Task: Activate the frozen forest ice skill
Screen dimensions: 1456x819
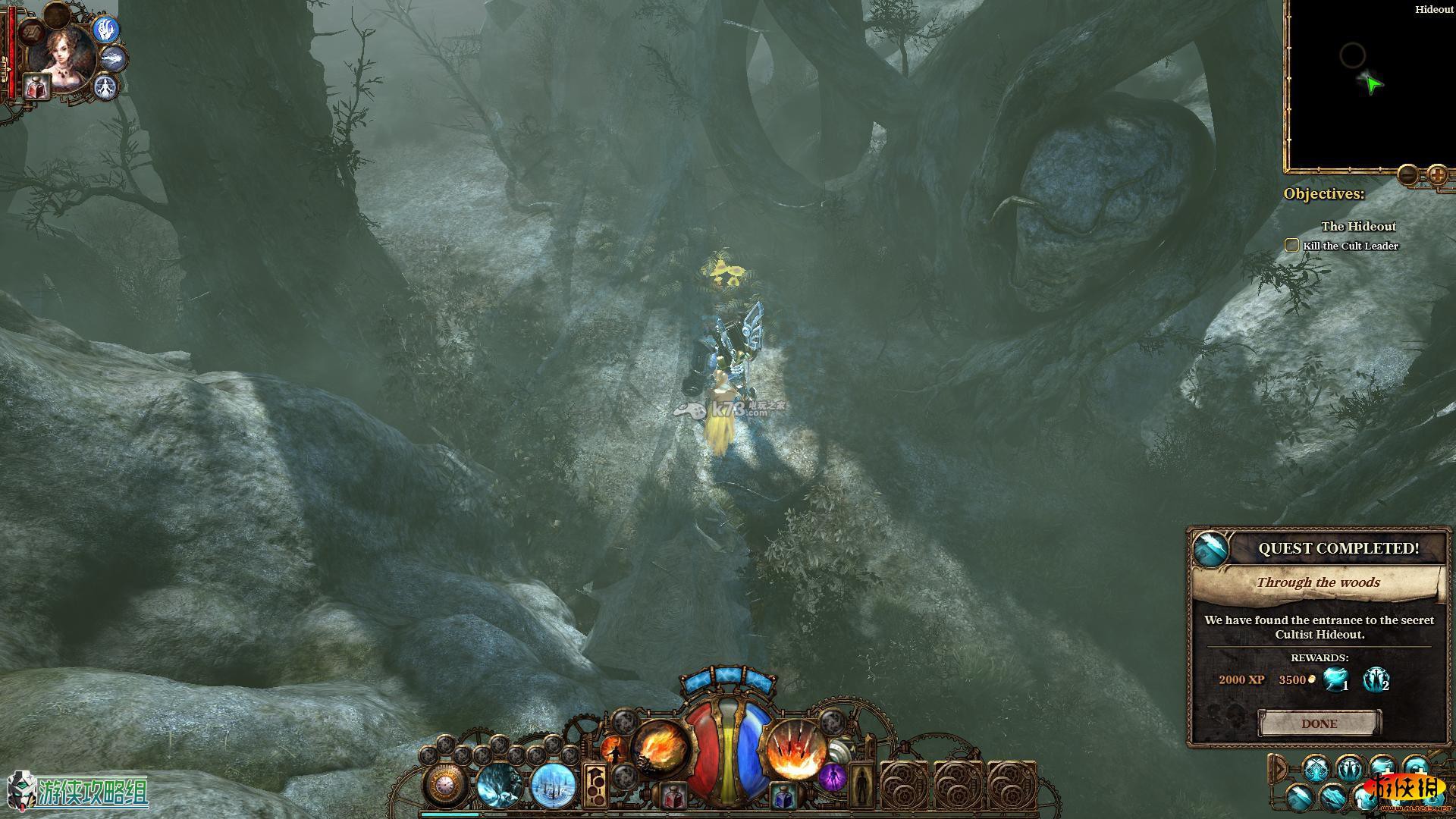Action: 552,785
